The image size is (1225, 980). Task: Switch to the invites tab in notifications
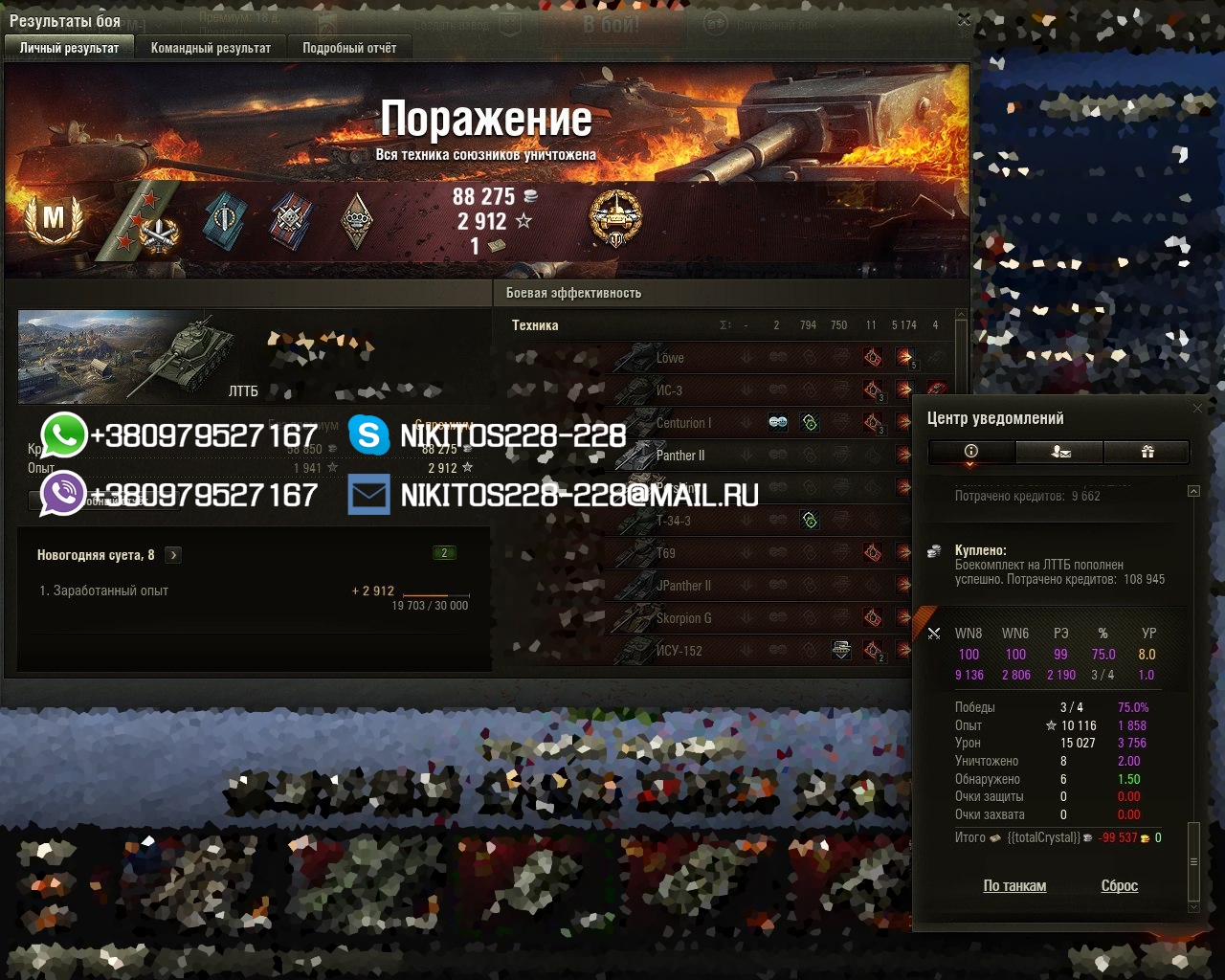(1059, 452)
